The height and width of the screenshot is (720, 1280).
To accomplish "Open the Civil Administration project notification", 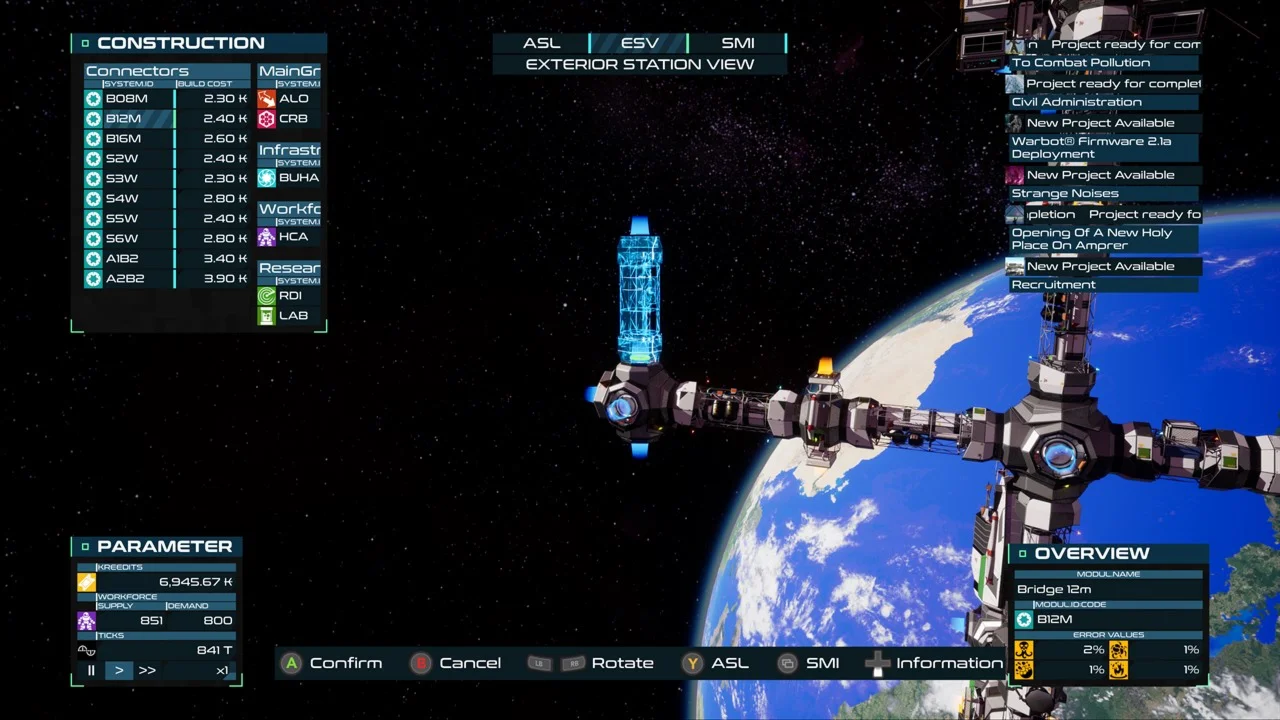I will tap(1076, 102).
